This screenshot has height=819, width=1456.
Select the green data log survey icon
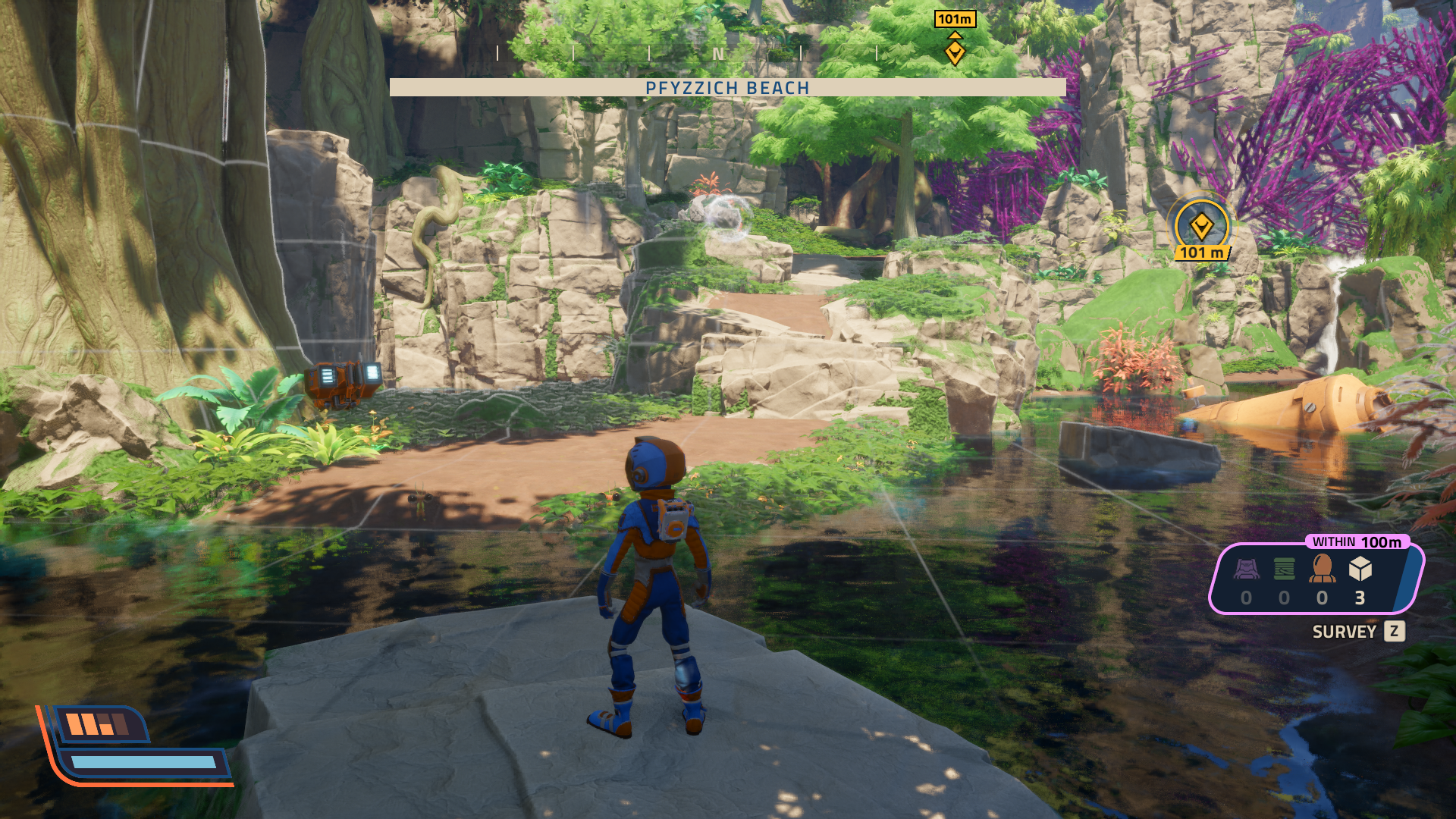(1285, 569)
